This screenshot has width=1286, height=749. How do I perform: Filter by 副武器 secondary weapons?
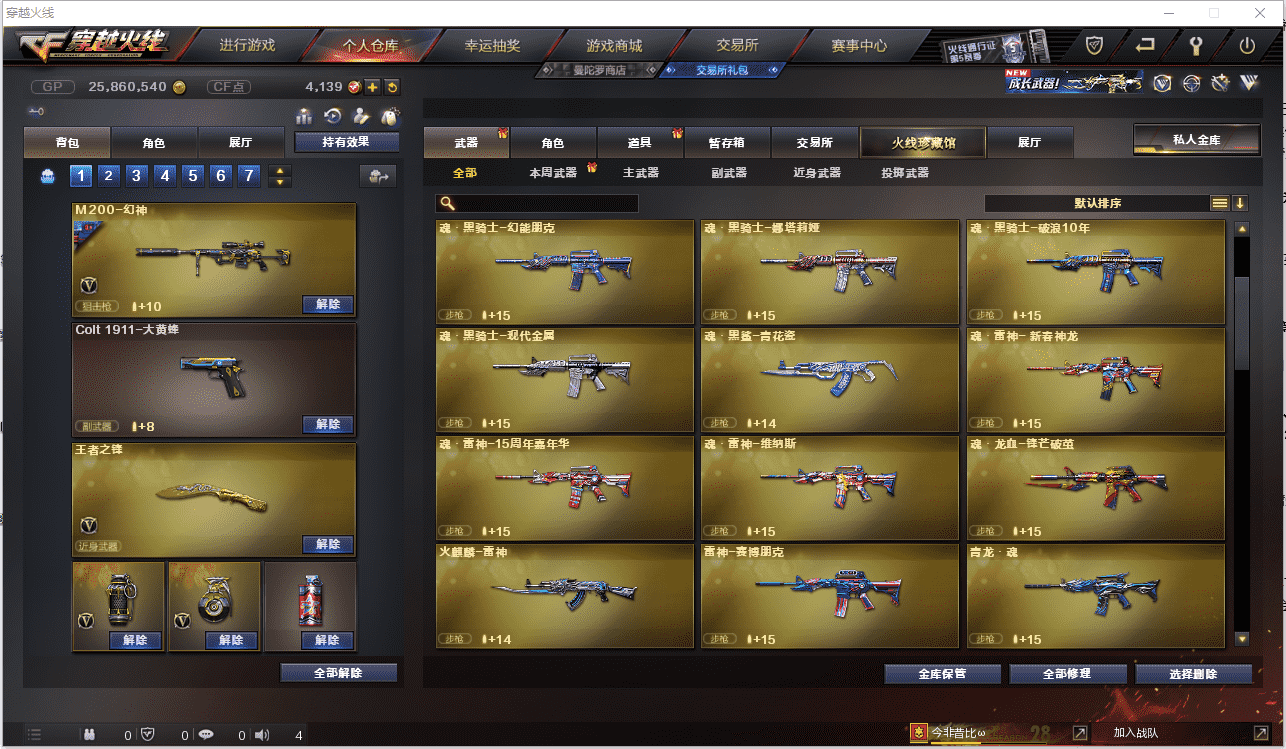coord(728,173)
